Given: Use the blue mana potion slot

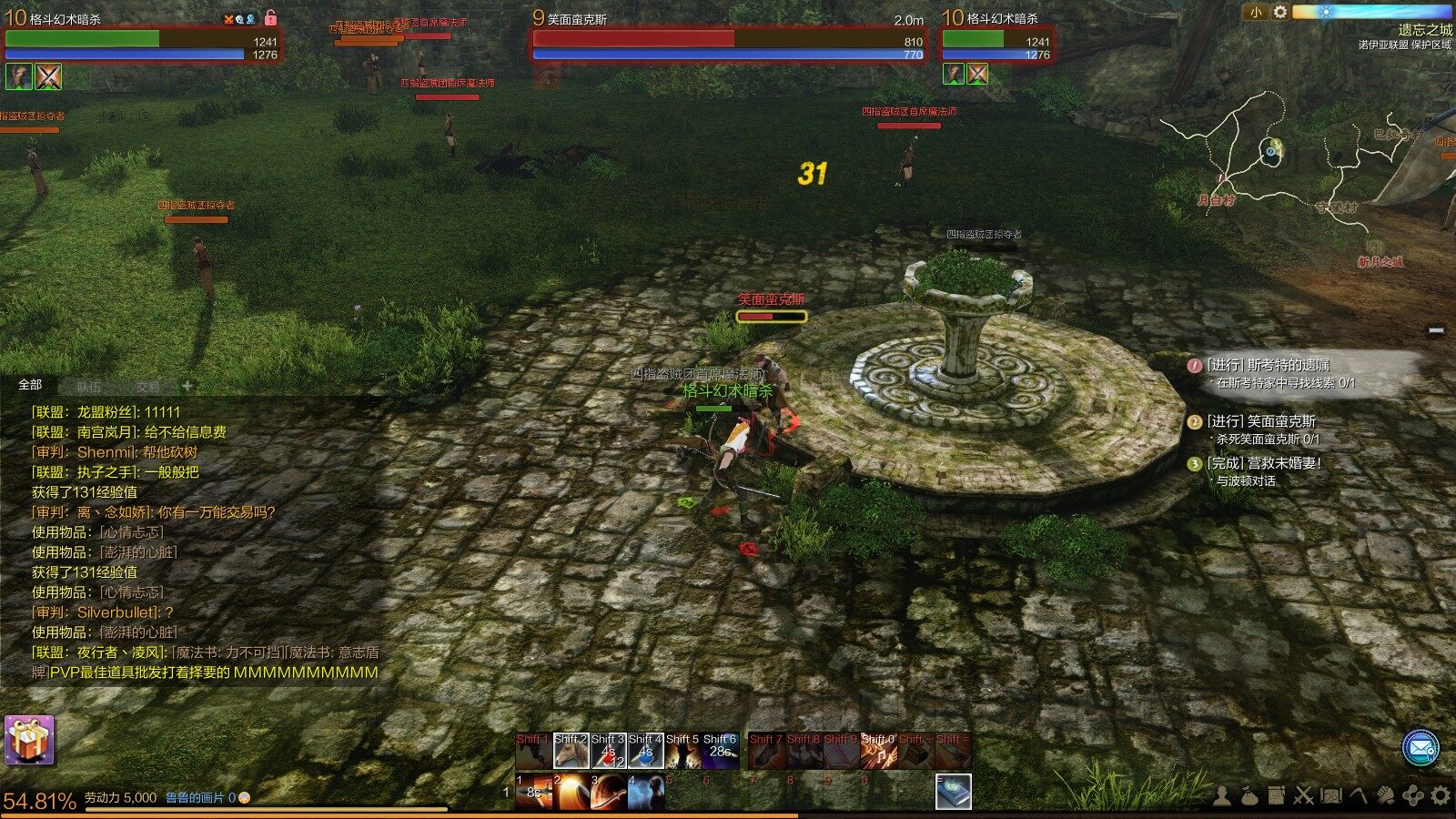Looking at the screenshot, I should coord(645,752).
